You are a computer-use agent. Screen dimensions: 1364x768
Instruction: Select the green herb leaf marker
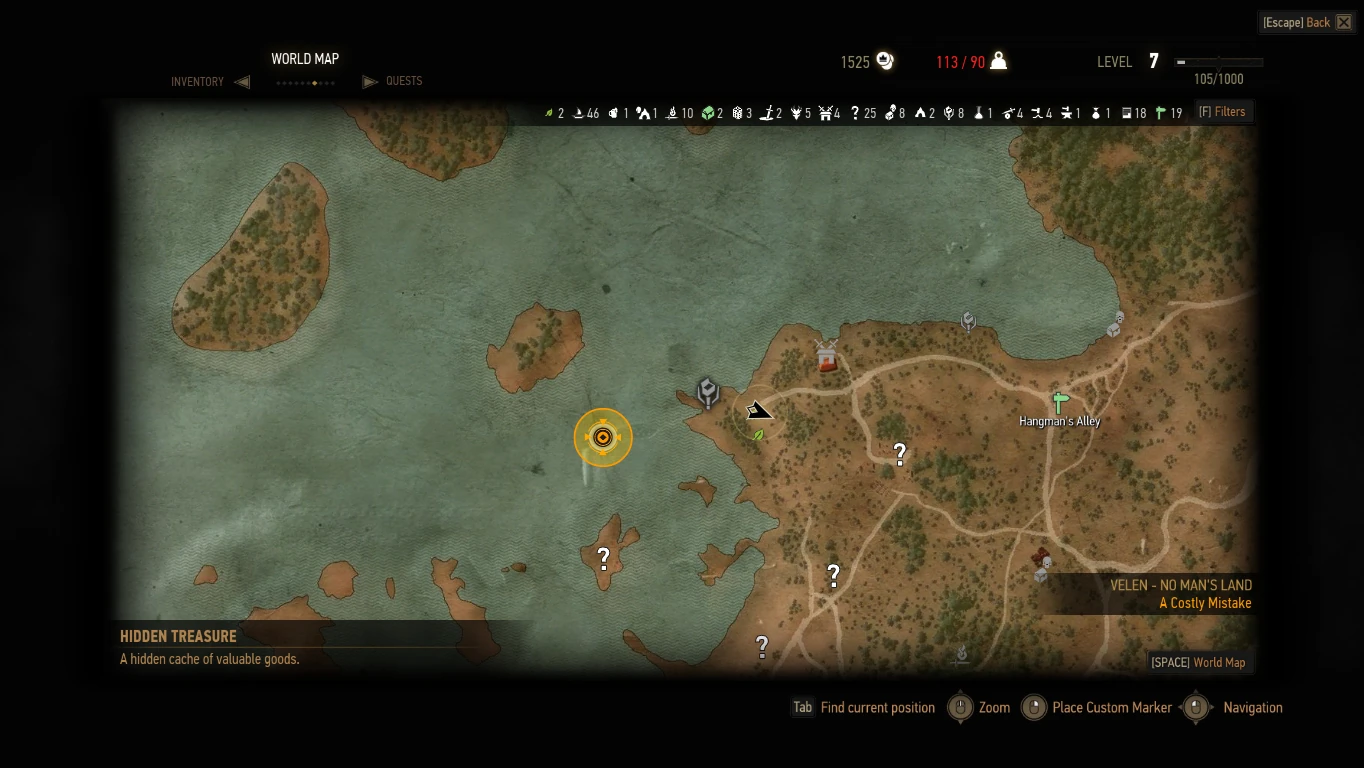[x=758, y=435]
